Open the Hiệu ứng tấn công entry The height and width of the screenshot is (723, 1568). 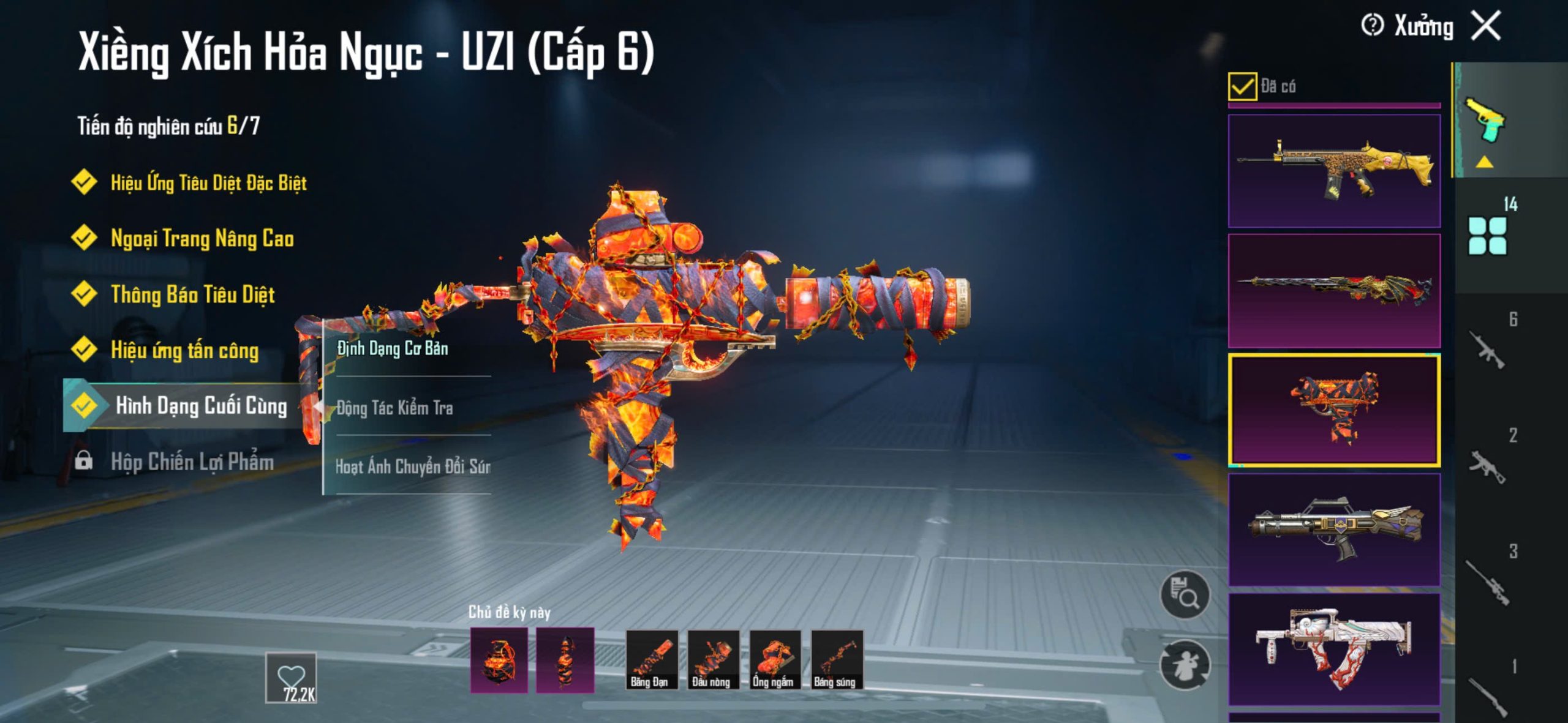pyautogui.click(x=184, y=350)
